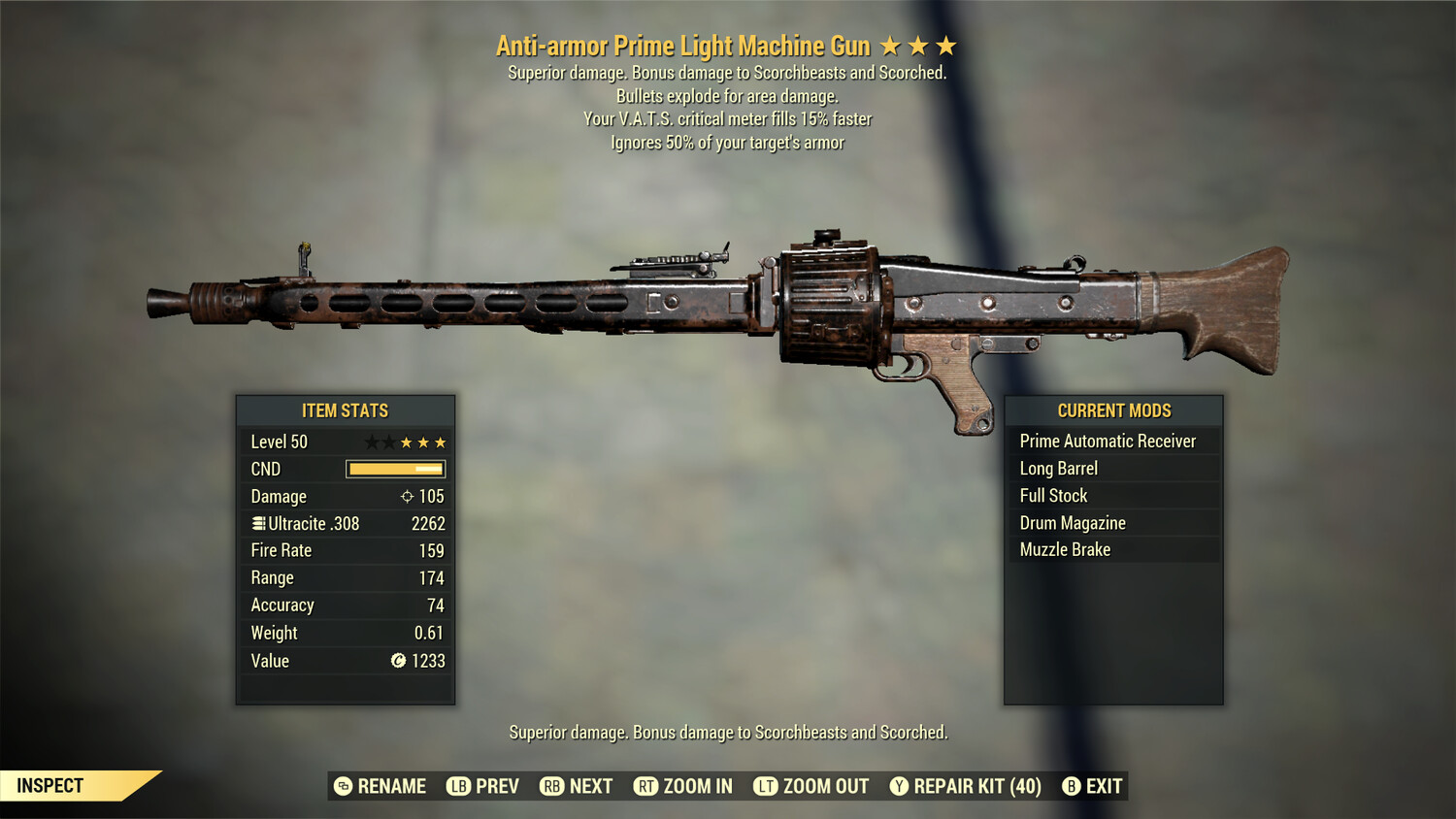Viewport: 1456px width, 819px height.
Task: Click the INSPECT label in the corner
Action: tap(50, 785)
